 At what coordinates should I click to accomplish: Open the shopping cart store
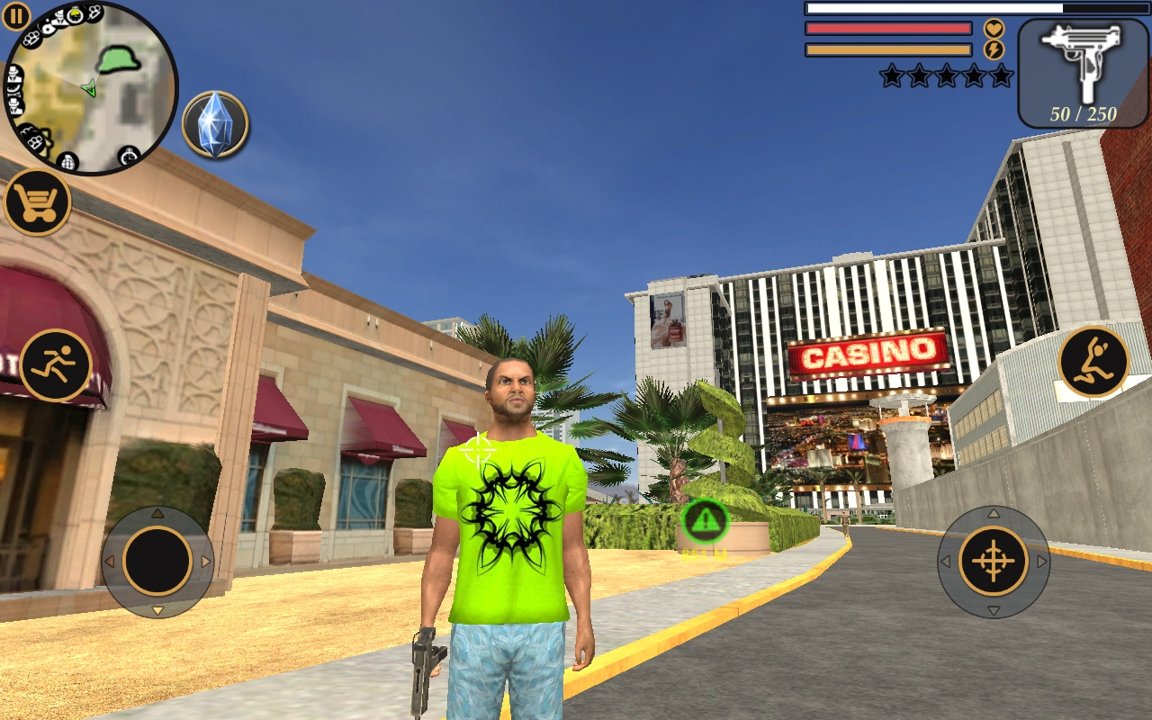pyautogui.click(x=37, y=203)
